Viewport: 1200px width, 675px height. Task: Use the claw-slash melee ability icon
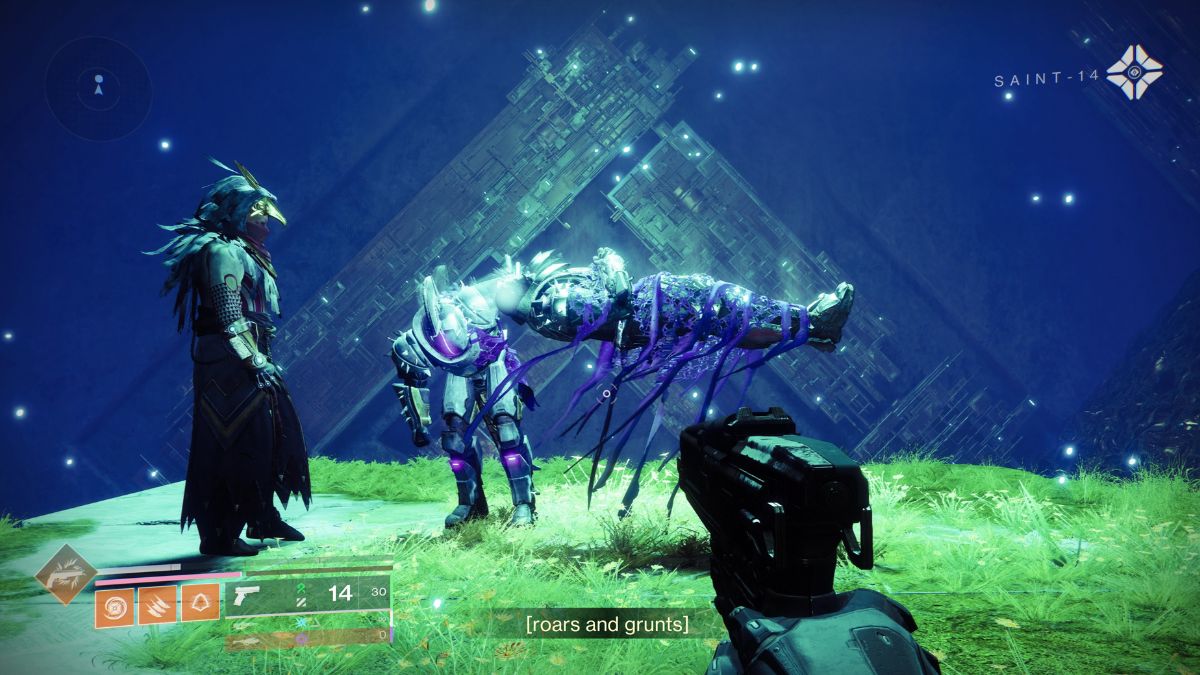tap(157, 606)
